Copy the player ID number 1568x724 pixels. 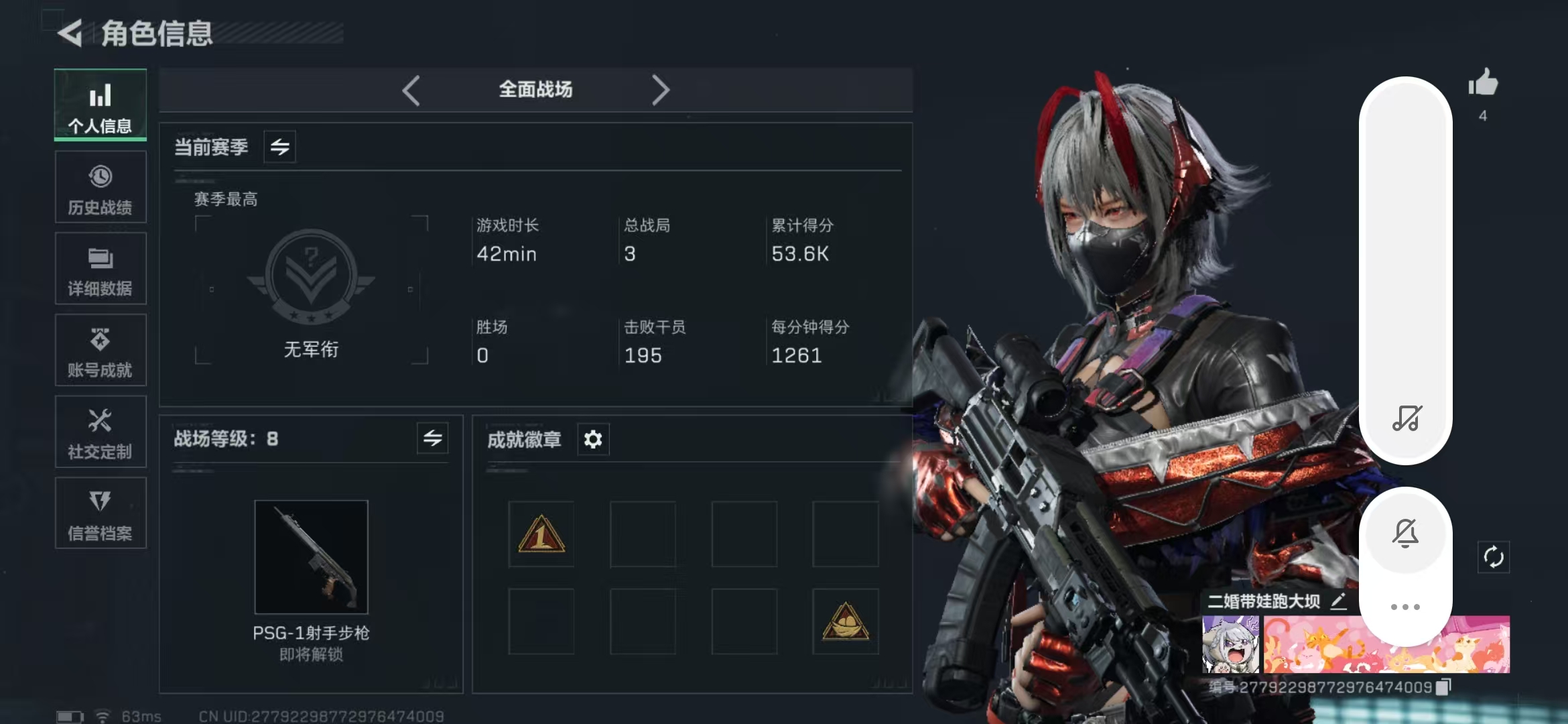(x=1444, y=687)
